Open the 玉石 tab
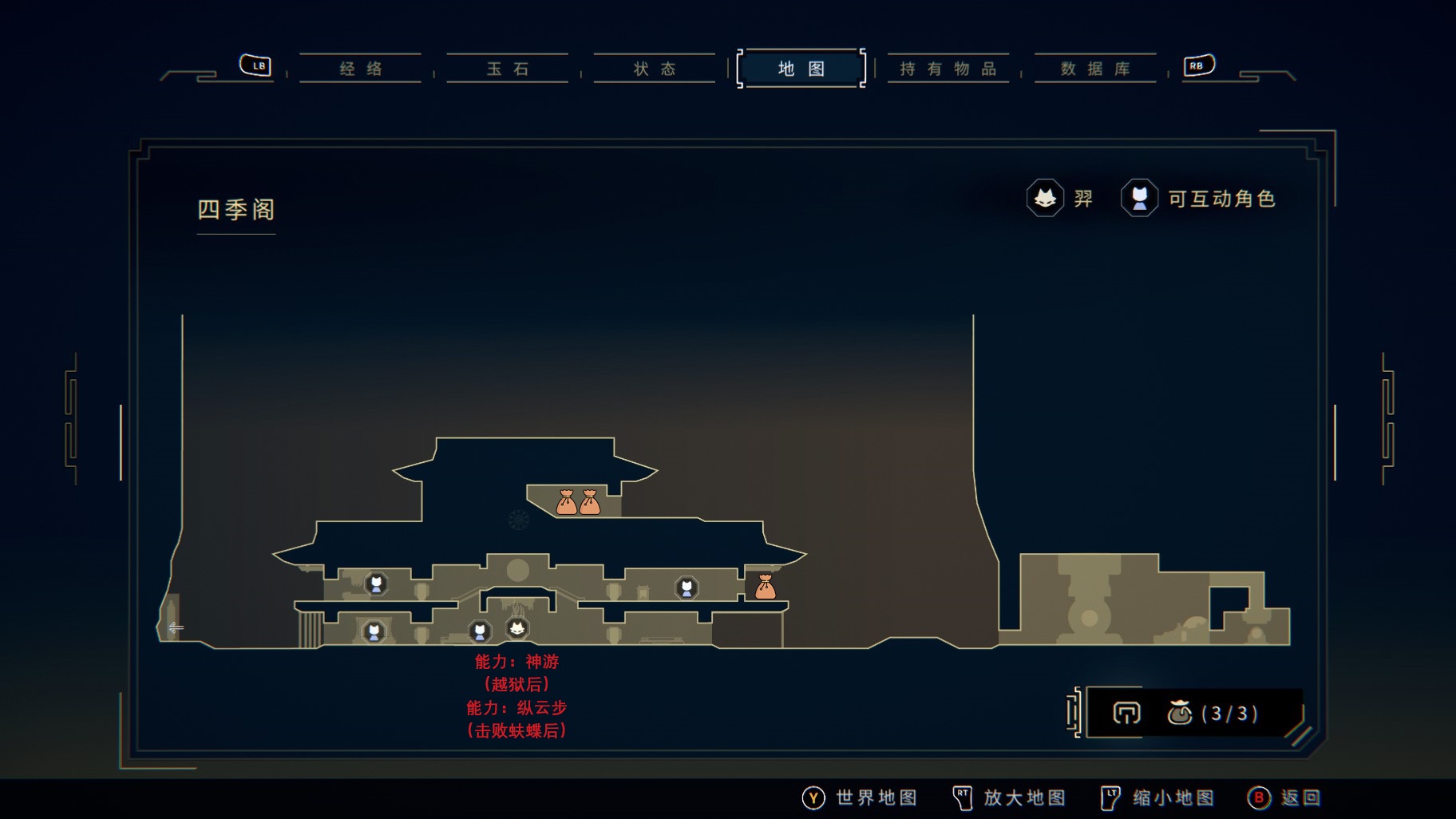The width and height of the screenshot is (1456, 819). pos(508,69)
